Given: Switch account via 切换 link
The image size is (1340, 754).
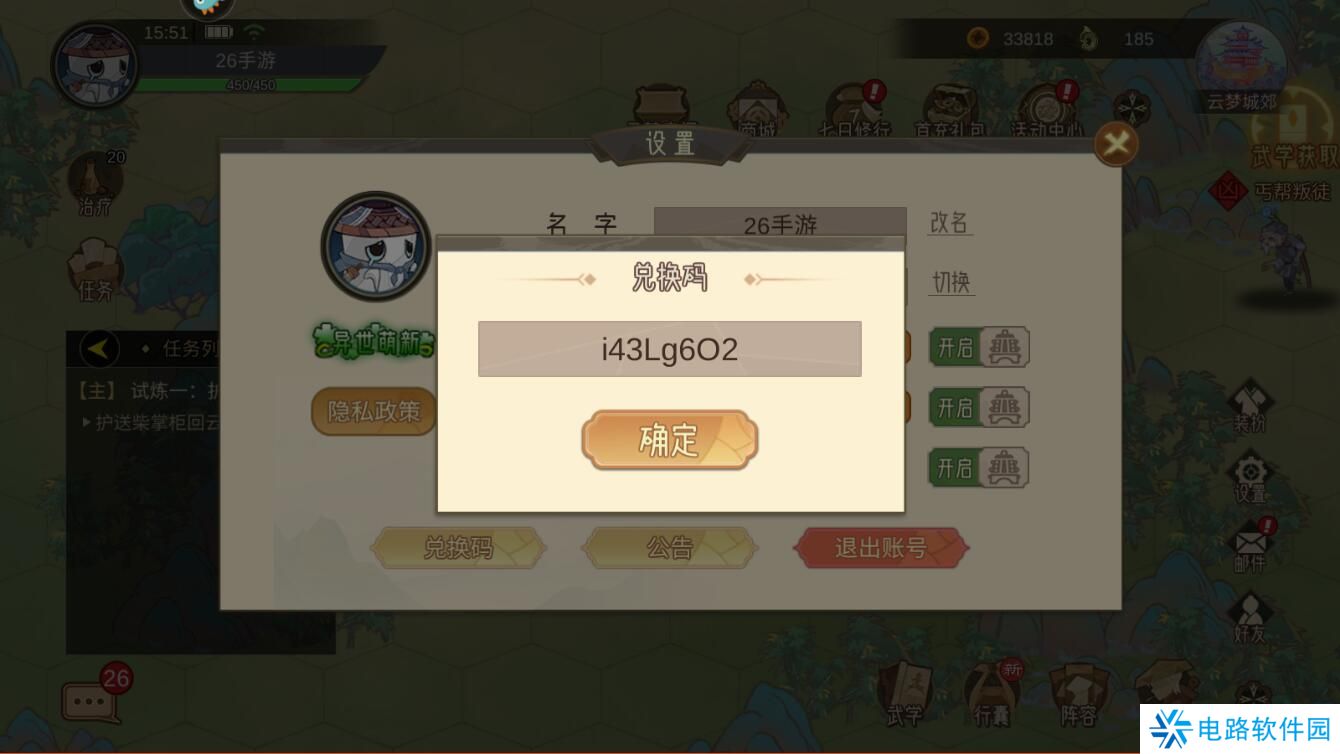Looking at the screenshot, I should (950, 283).
